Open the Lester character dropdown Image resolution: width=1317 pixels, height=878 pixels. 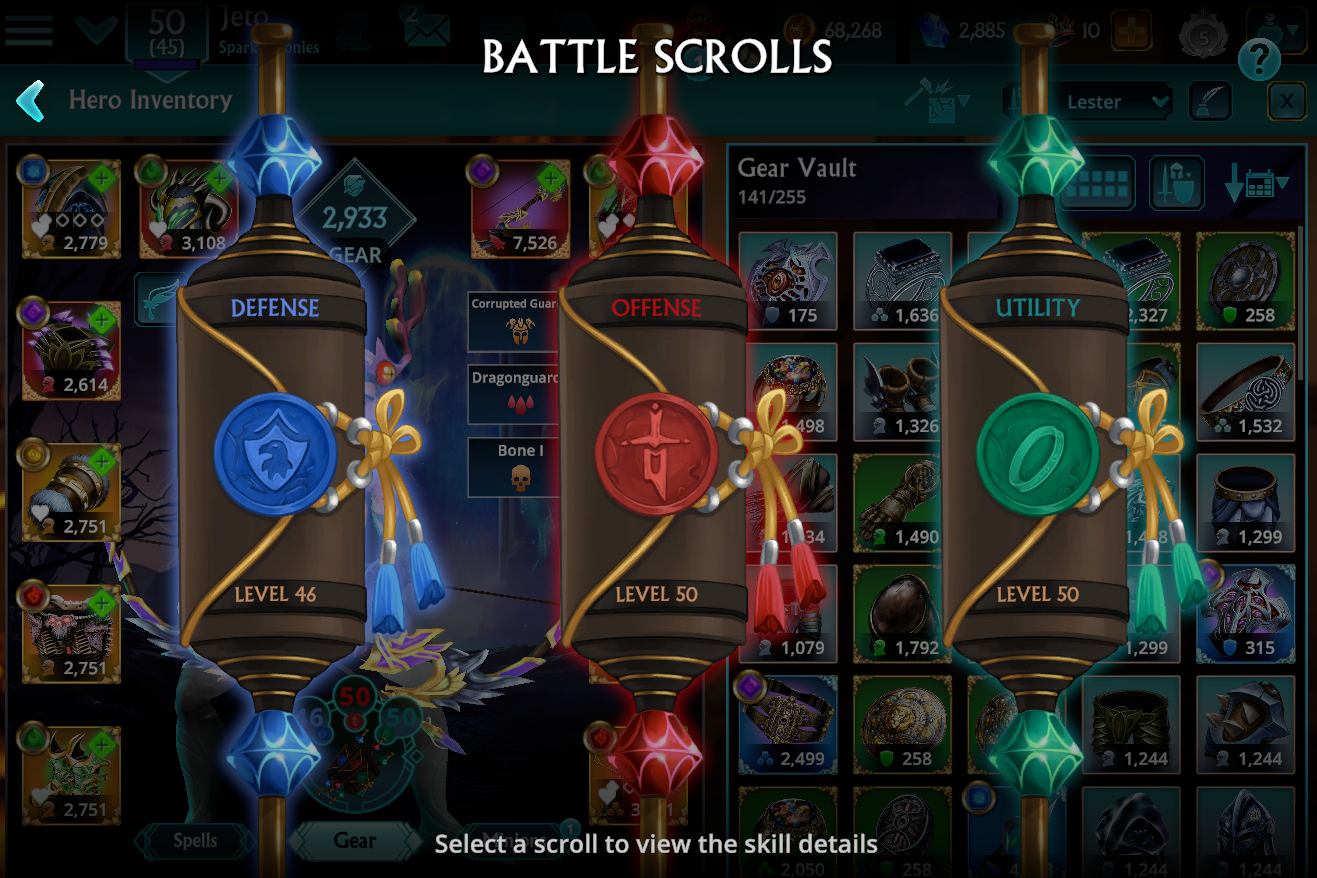click(x=1117, y=101)
